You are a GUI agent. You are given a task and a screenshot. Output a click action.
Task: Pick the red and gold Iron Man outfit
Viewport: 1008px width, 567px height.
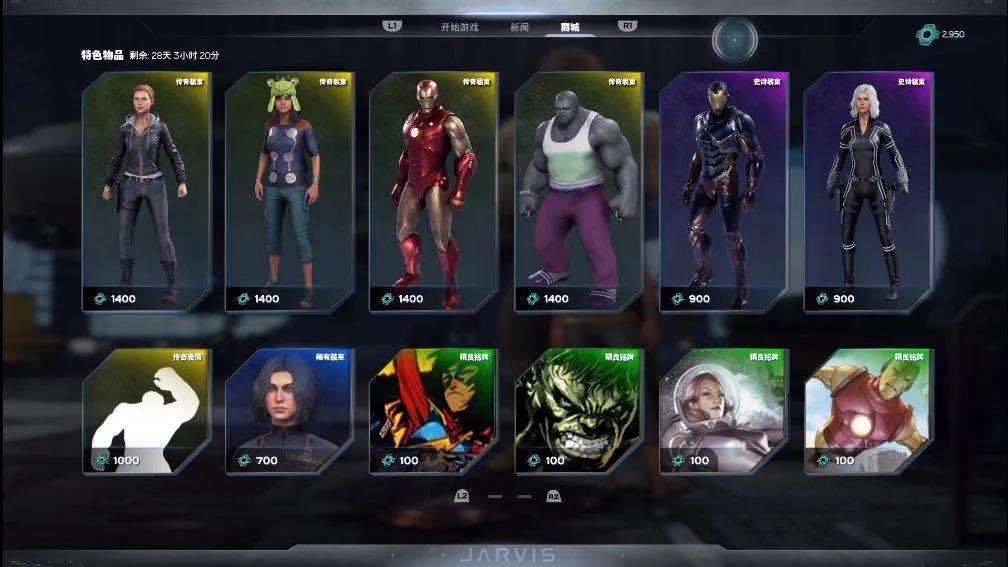tap(434, 191)
